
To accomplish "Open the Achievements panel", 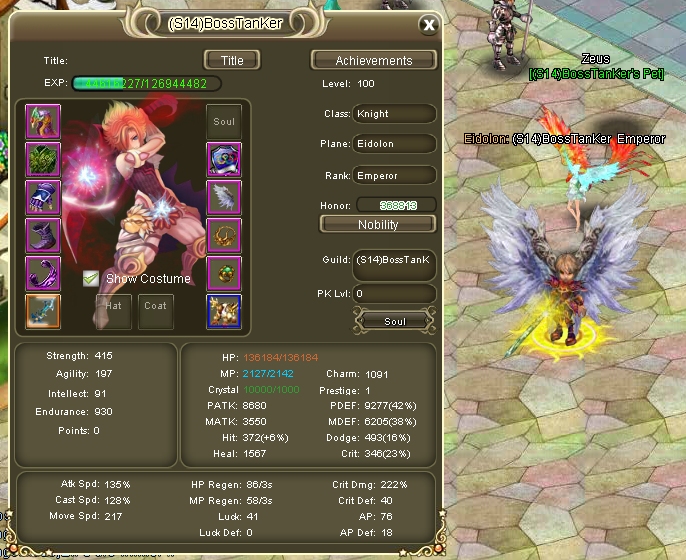I will pos(374,61).
